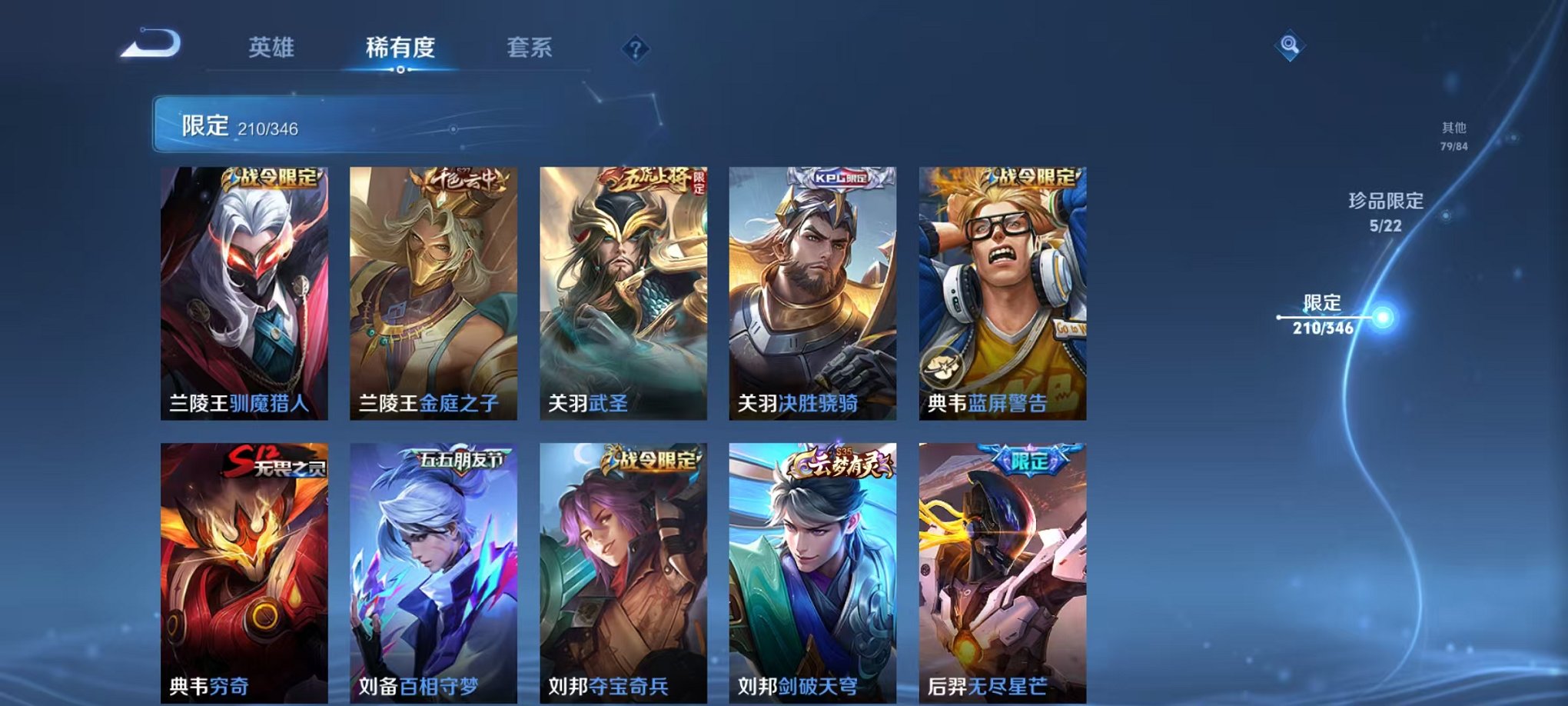Select the 稀有度 tab
The width and height of the screenshot is (1568, 706).
(401, 48)
